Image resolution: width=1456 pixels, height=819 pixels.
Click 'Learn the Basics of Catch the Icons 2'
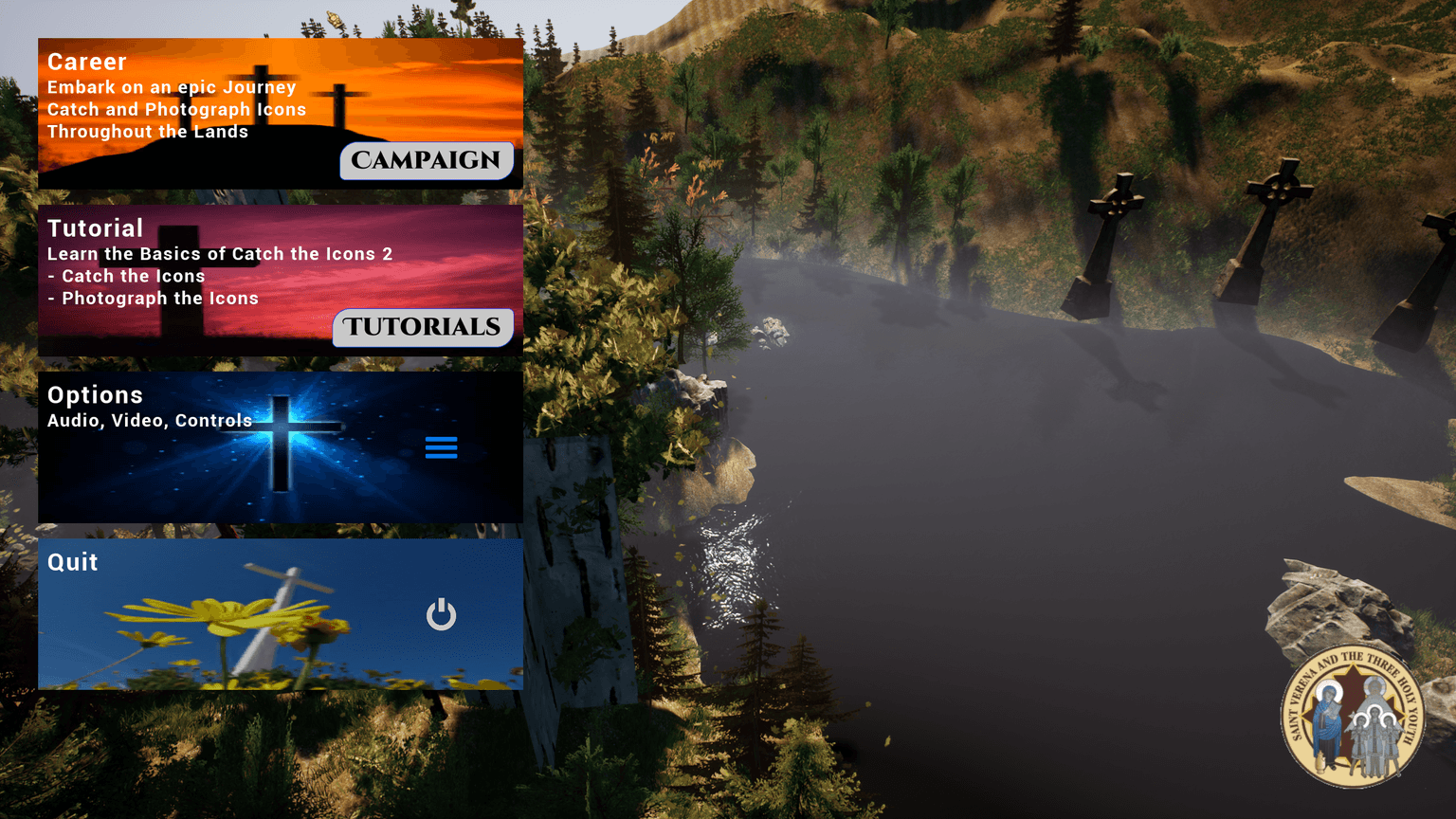(222, 254)
